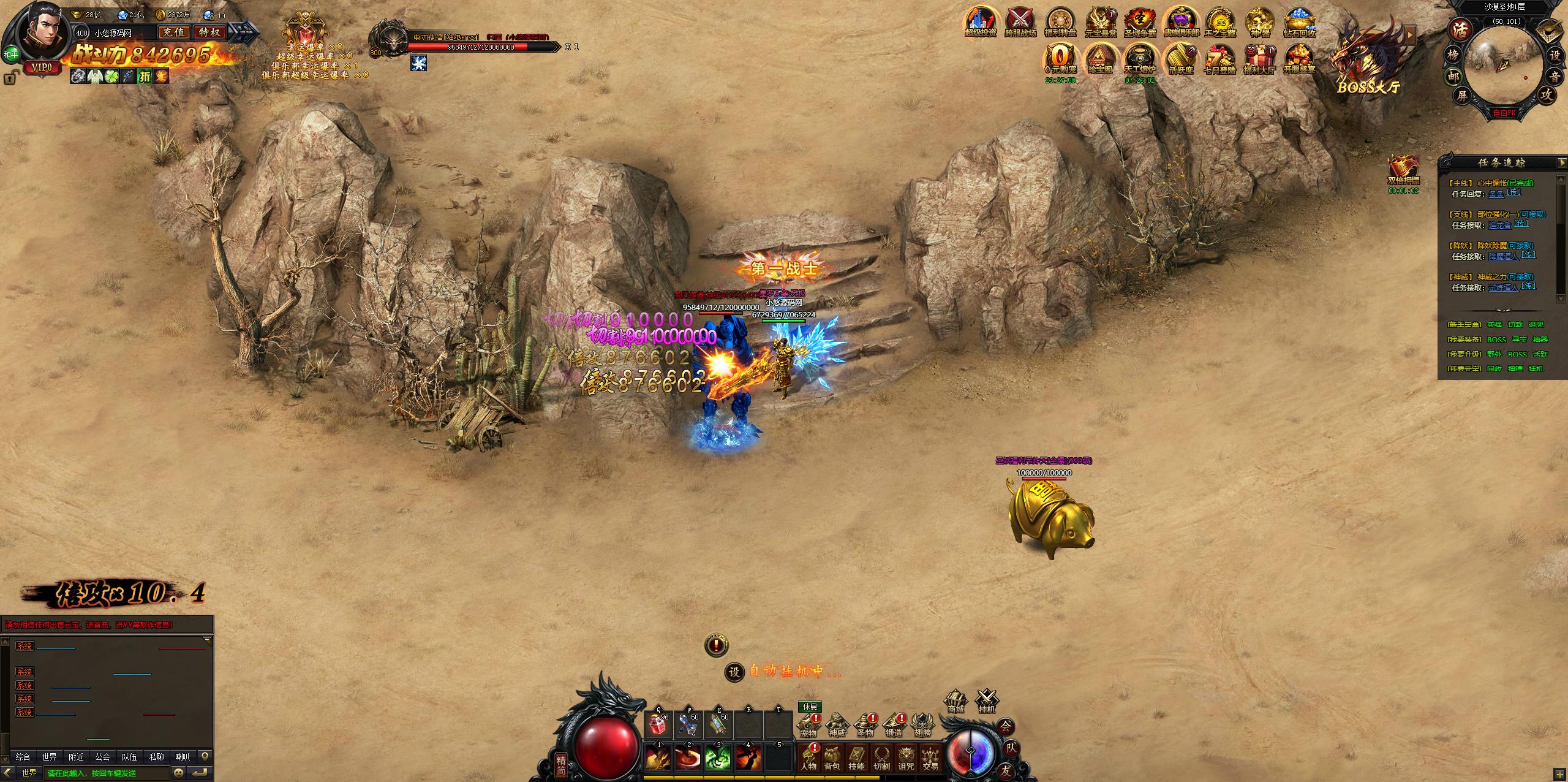The height and width of the screenshot is (782, 1568).
Task: Open the 福利大厅 gift box icon
Action: click(1259, 58)
